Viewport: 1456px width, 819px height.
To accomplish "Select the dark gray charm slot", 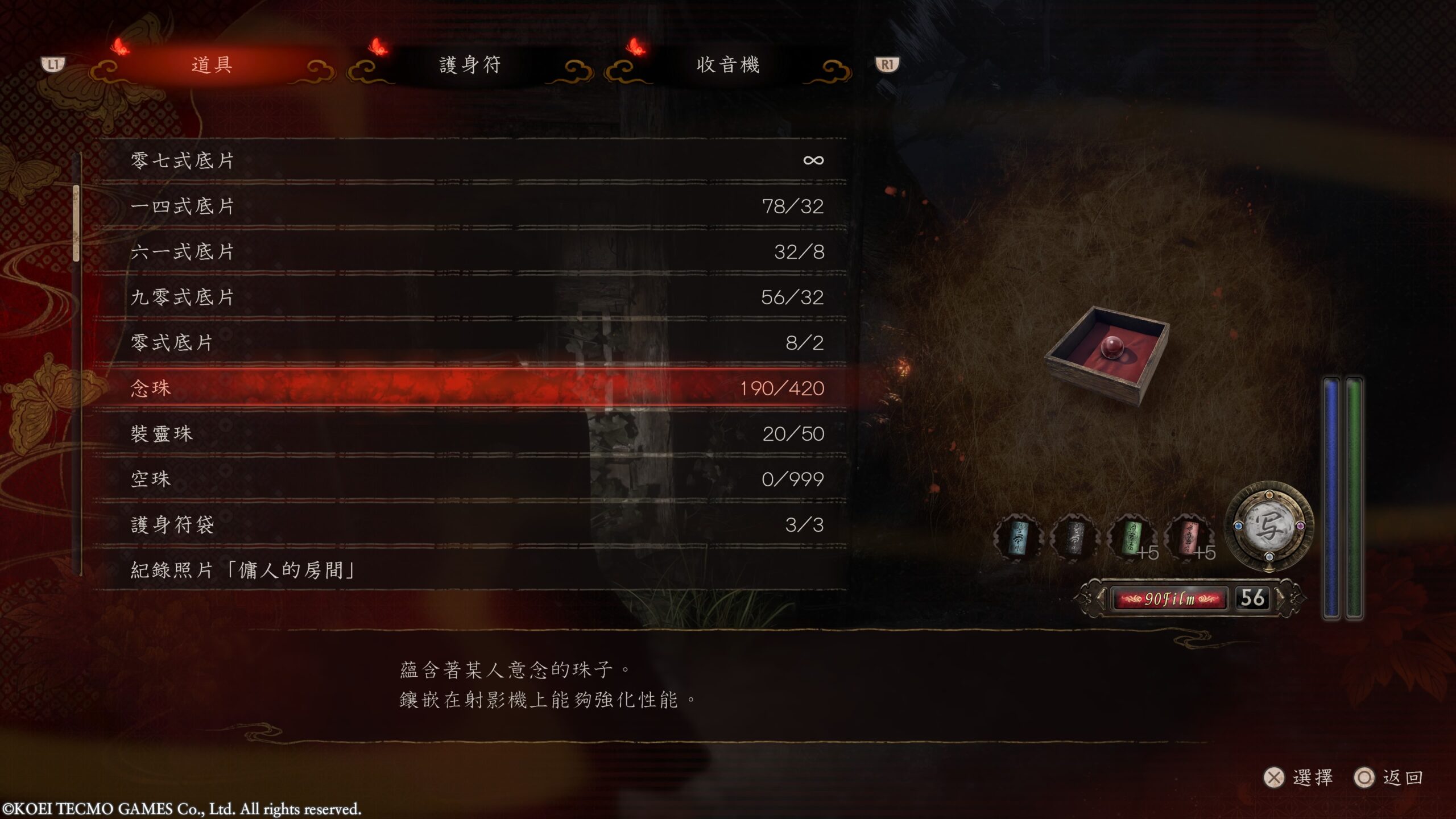I will tap(1074, 537).
